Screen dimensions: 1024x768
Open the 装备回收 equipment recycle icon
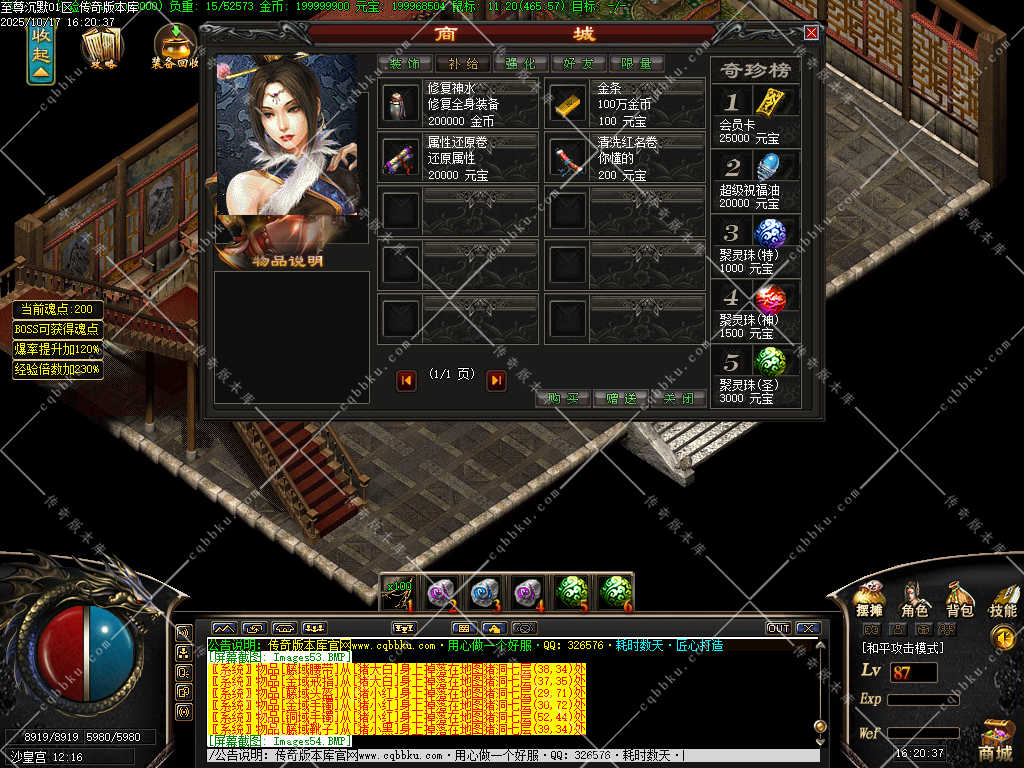point(175,45)
